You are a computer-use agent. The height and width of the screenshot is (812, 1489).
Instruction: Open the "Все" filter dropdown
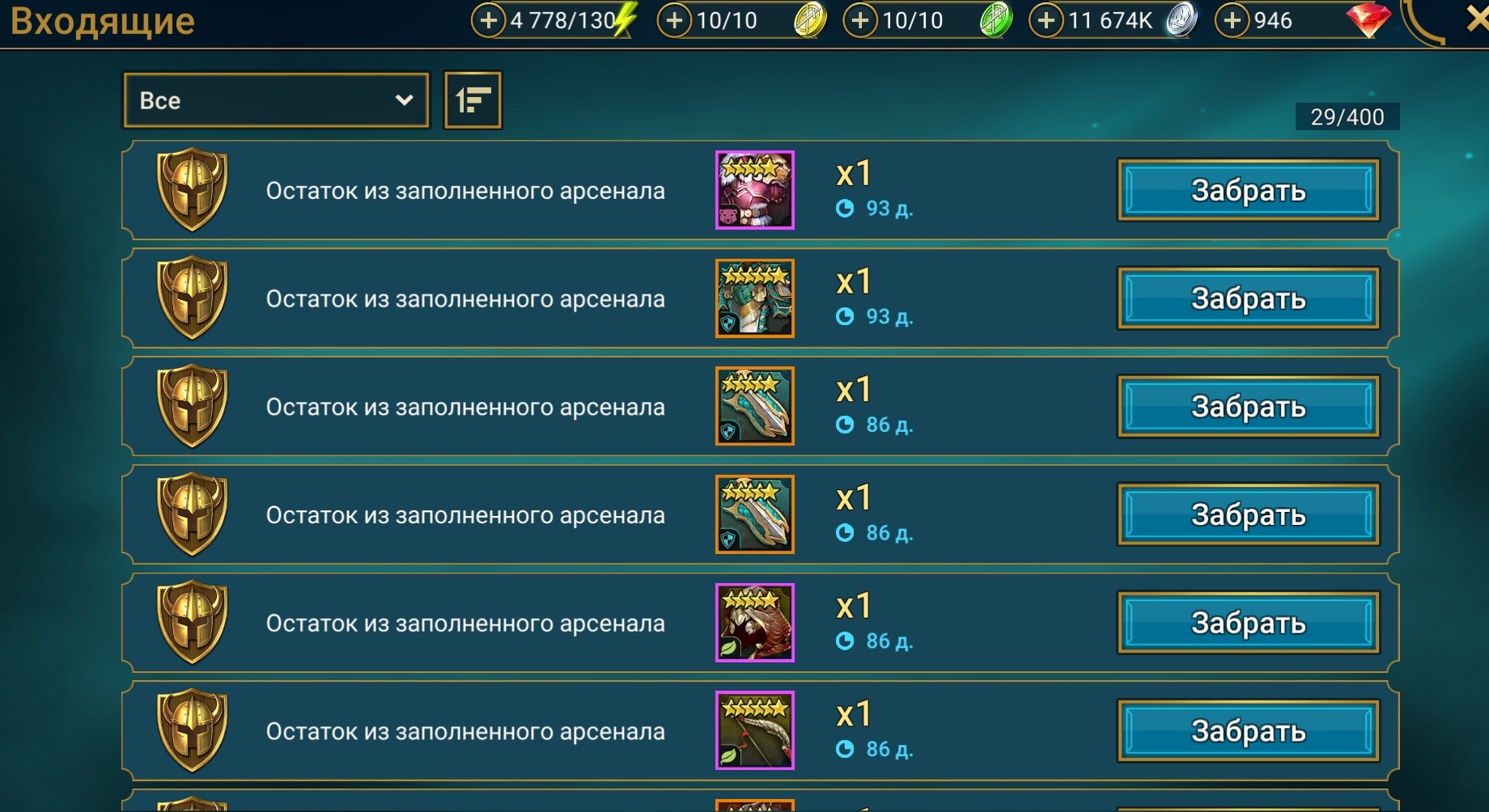275,100
